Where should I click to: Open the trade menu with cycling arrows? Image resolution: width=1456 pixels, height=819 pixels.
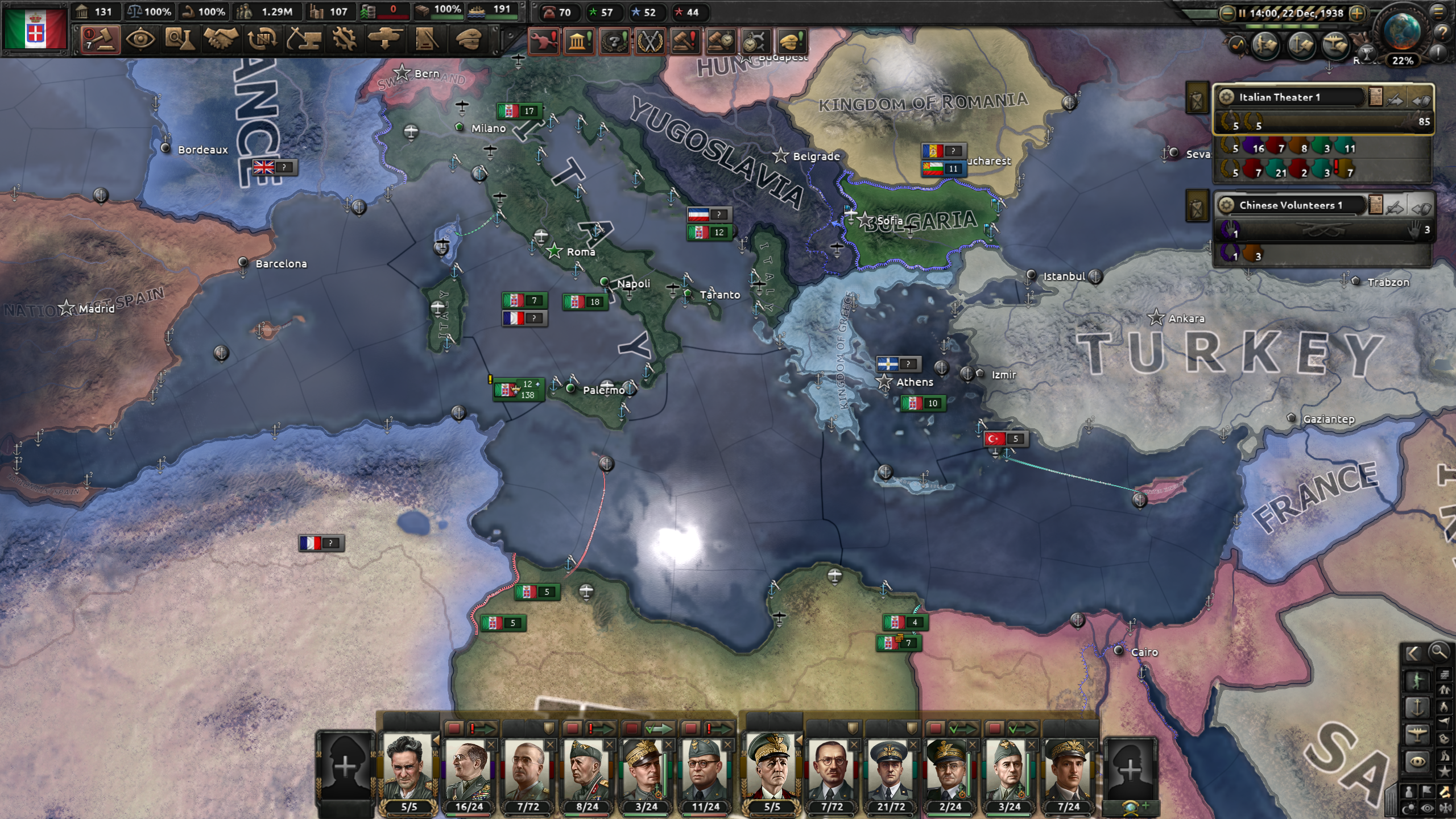pyautogui.click(x=262, y=40)
